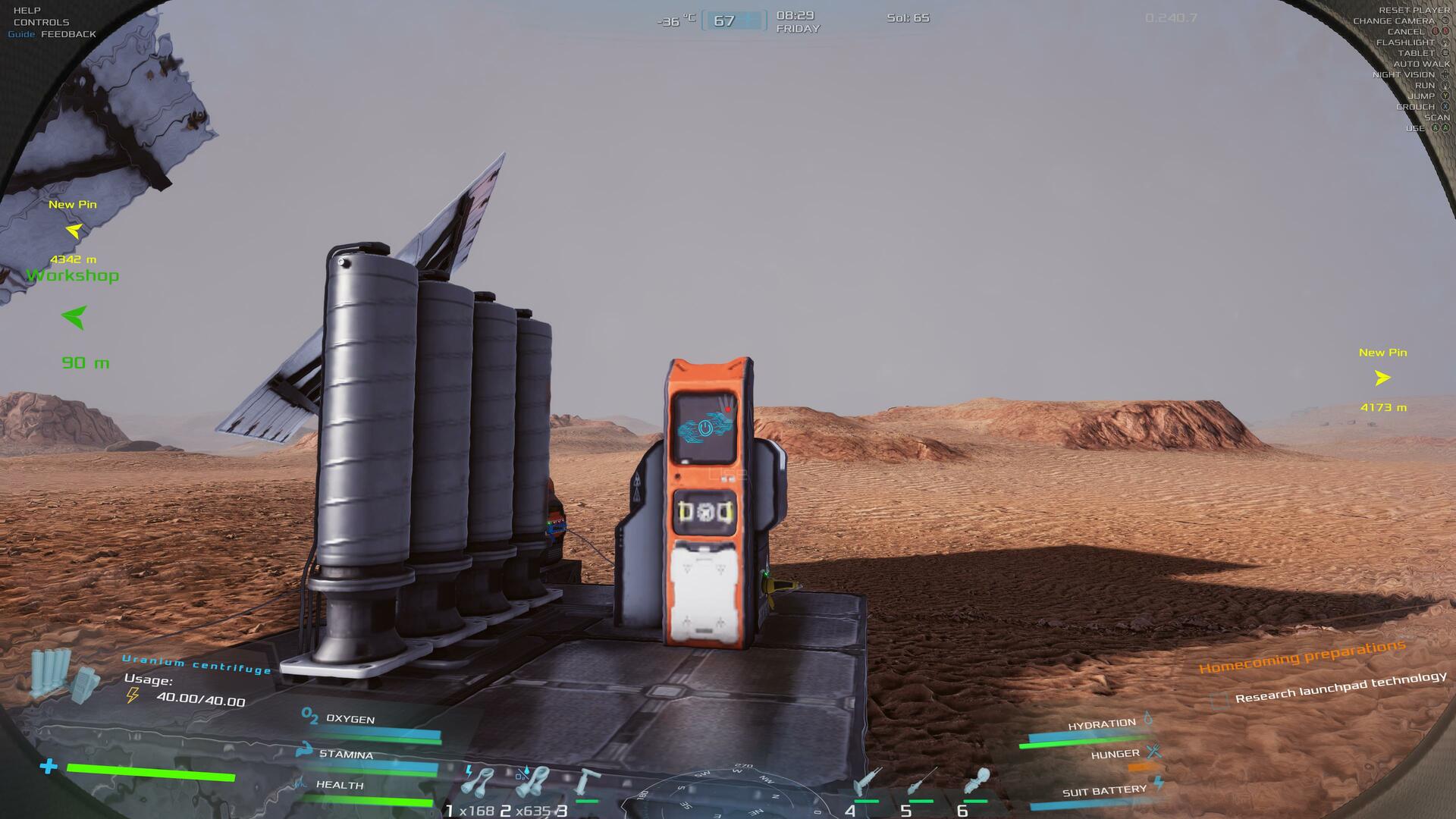Equip the round-headed tool in slot 6
This screenshot has width=1456, height=819.
point(975,780)
